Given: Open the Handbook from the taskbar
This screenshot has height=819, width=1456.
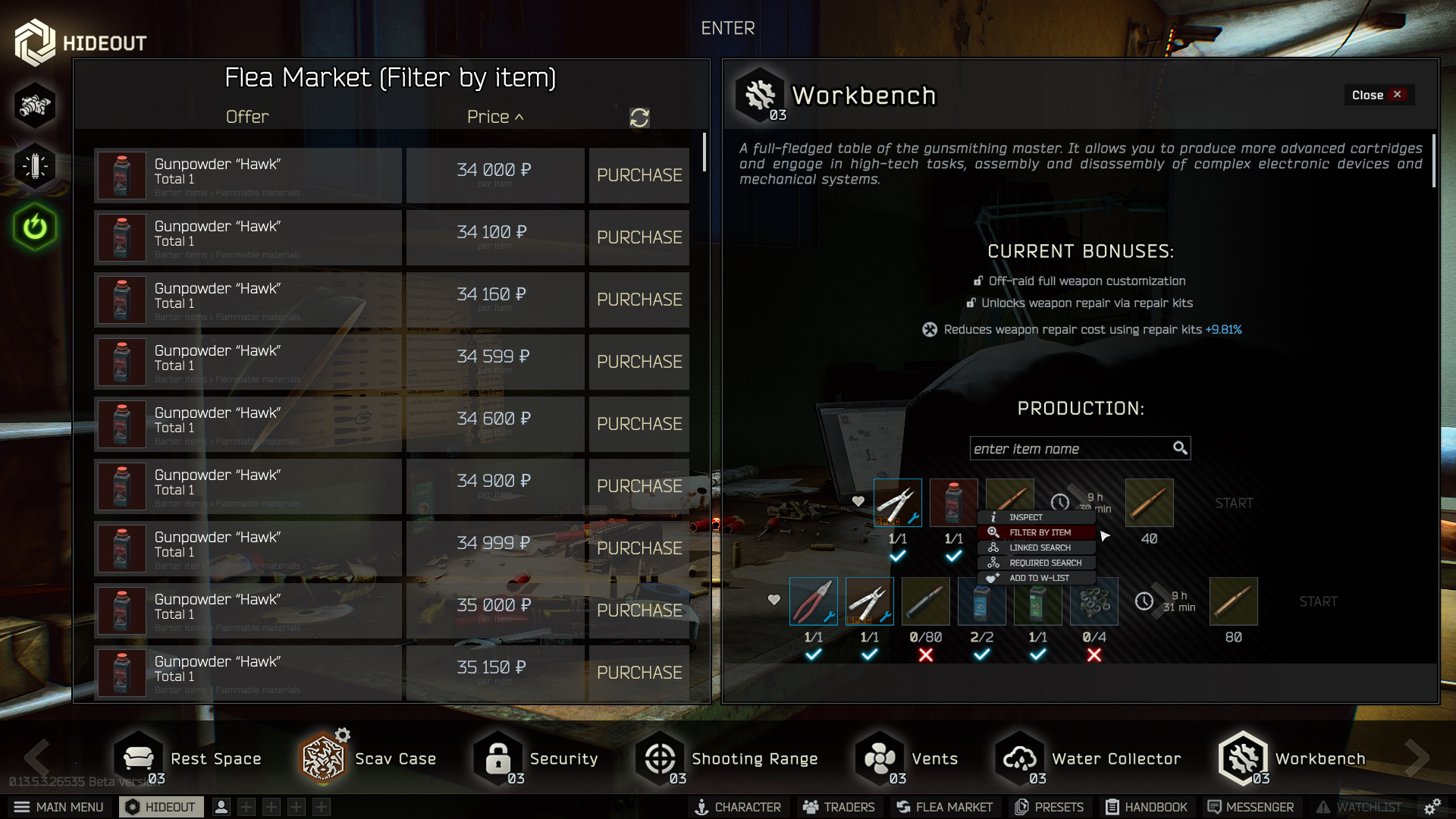Looking at the screenshot, I should coord(1145,807).
